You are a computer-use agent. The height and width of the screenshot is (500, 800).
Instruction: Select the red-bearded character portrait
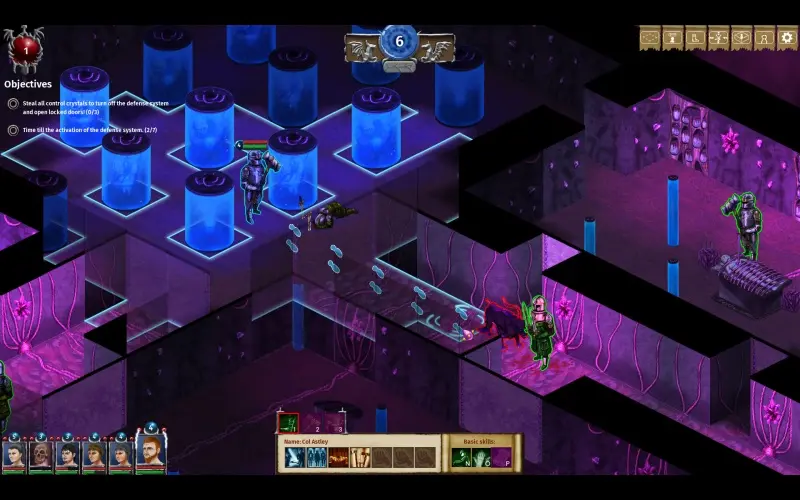pyautogui.click(x=150, y=453)
